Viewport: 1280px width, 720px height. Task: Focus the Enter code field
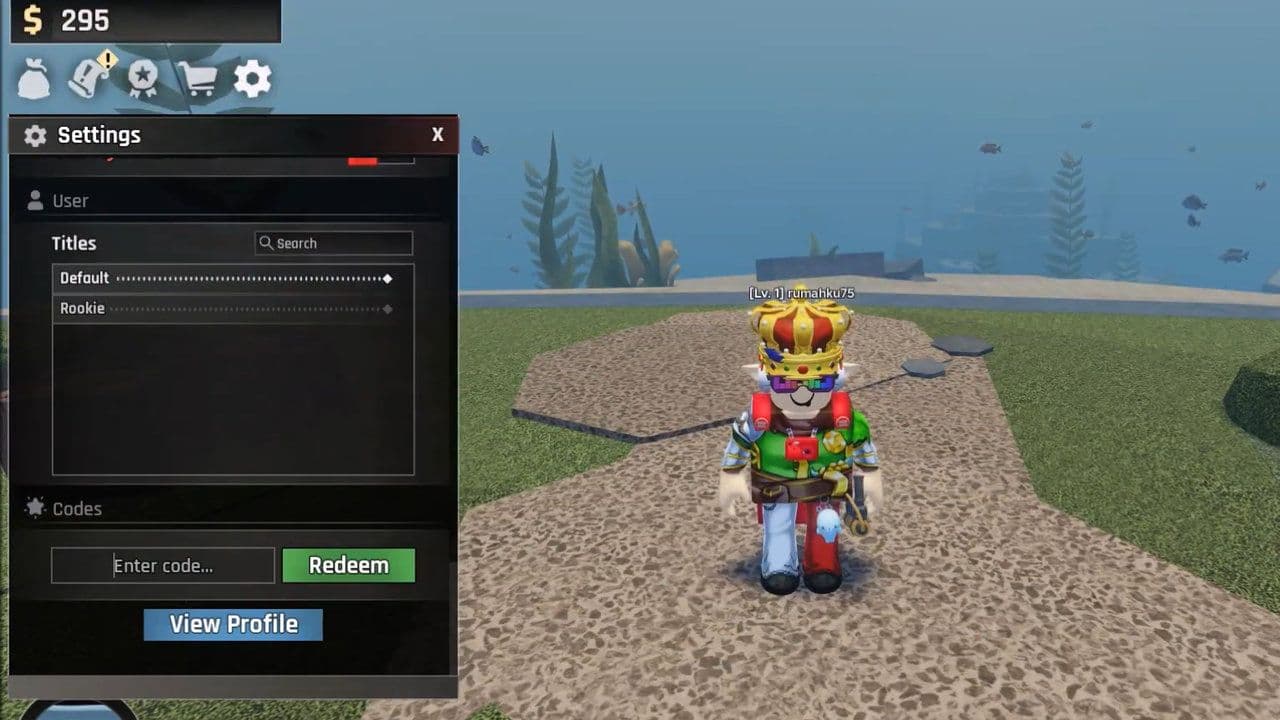[163, 565]
